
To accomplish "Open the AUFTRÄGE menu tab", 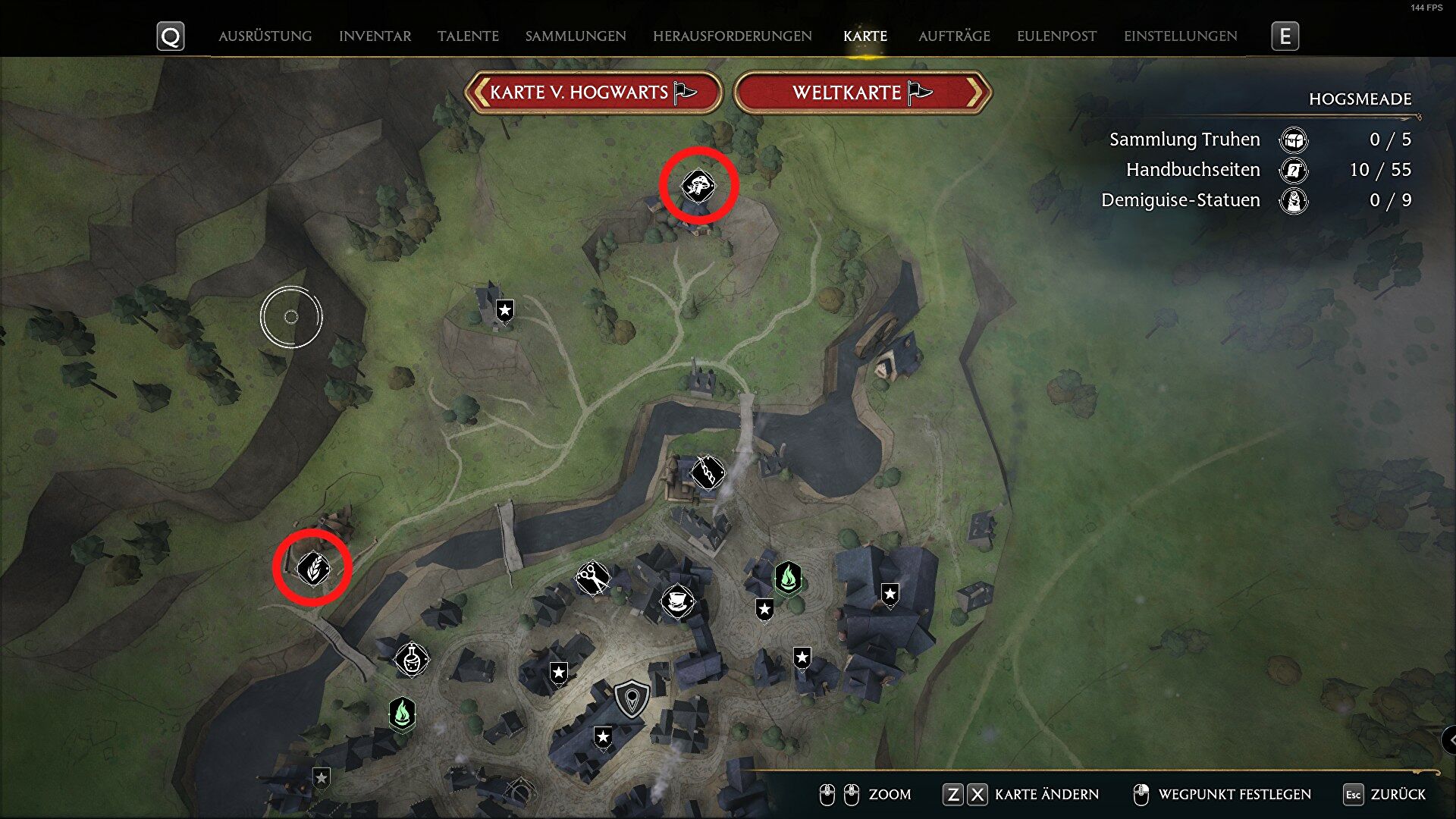I will coord(954,36).
